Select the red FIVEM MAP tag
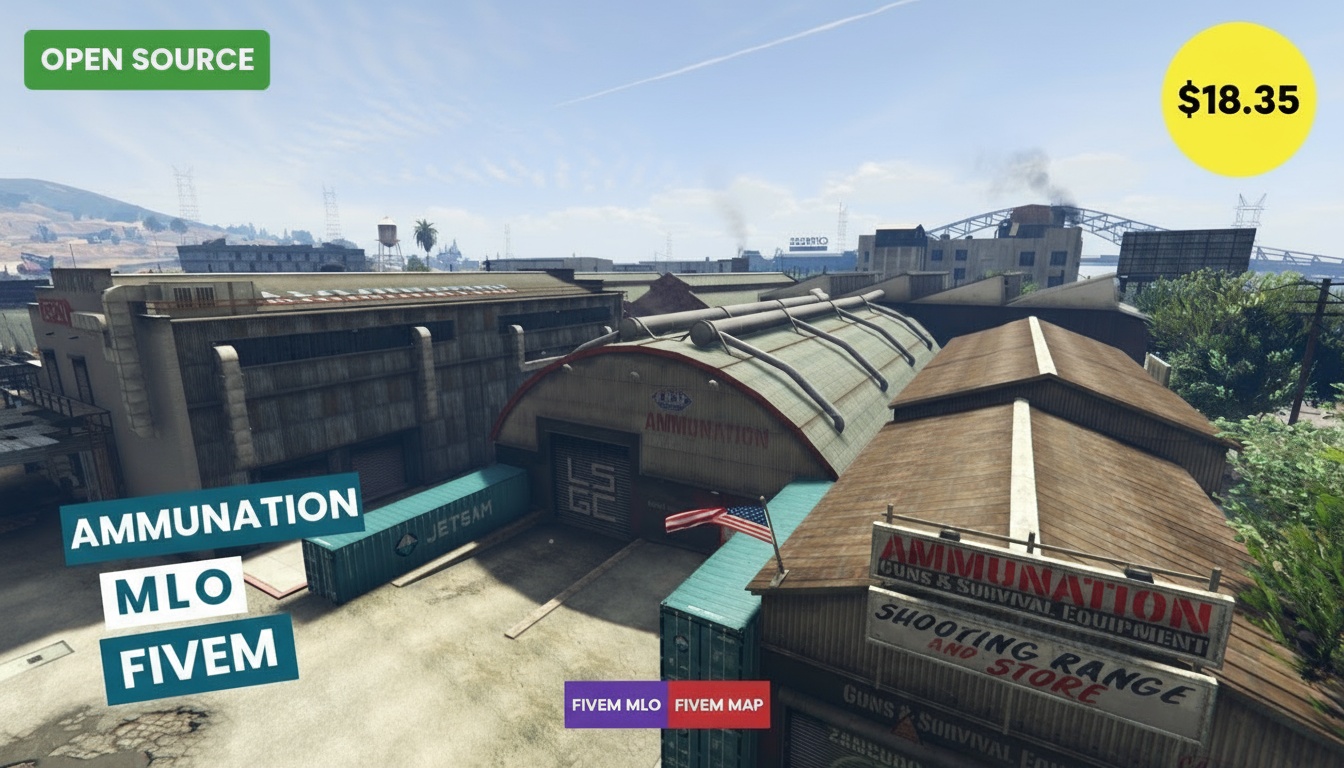Screen dimensions: 1344x768 (x=719, y=705)
